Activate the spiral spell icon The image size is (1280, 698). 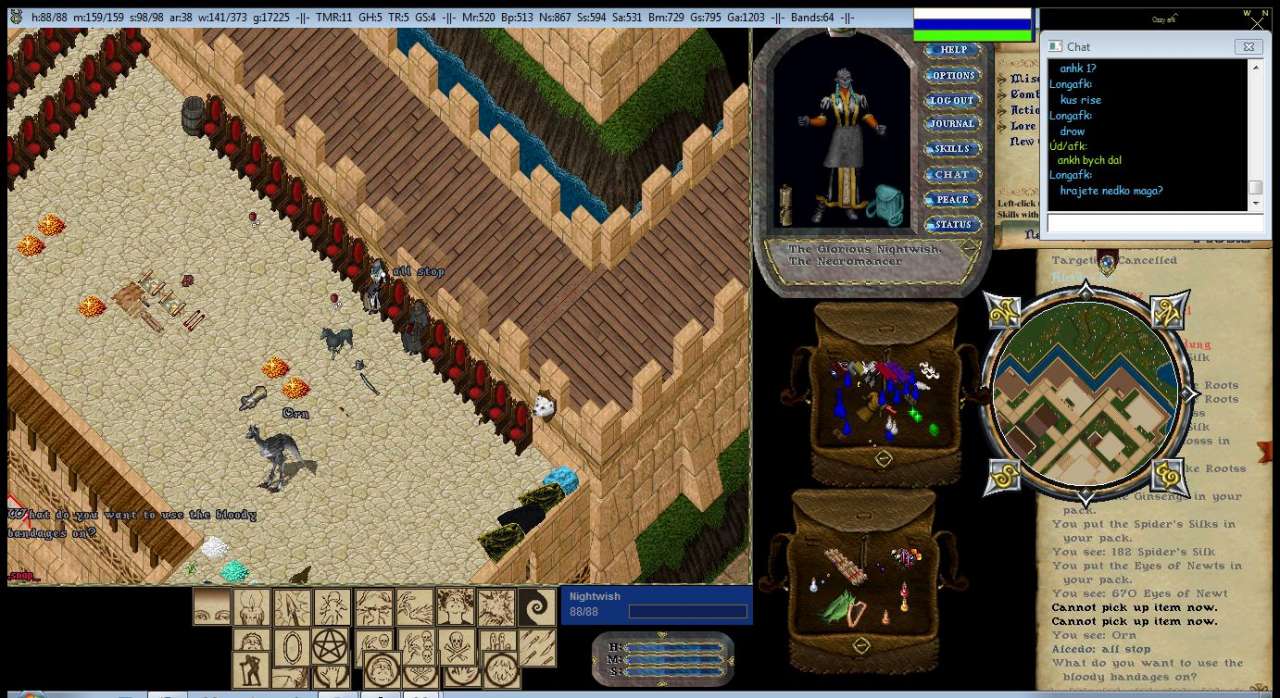click(537, 607)
